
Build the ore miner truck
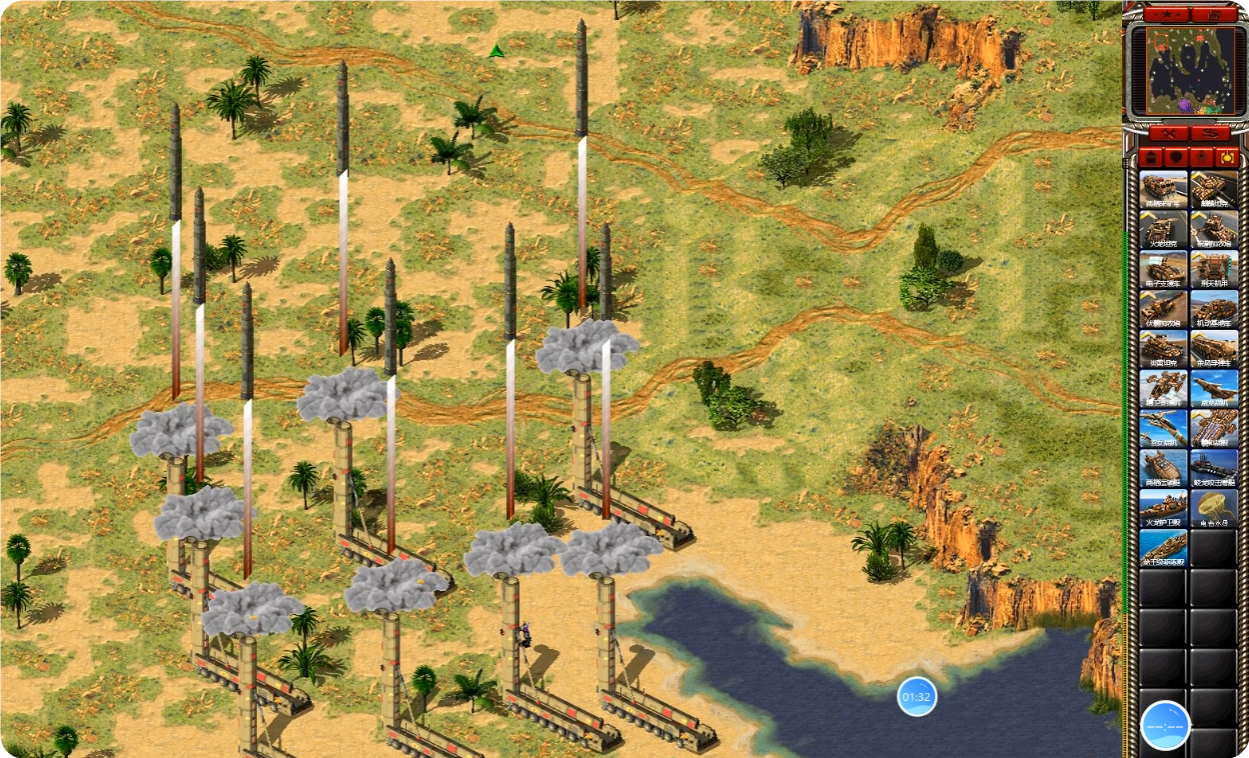click(1163, 189)
